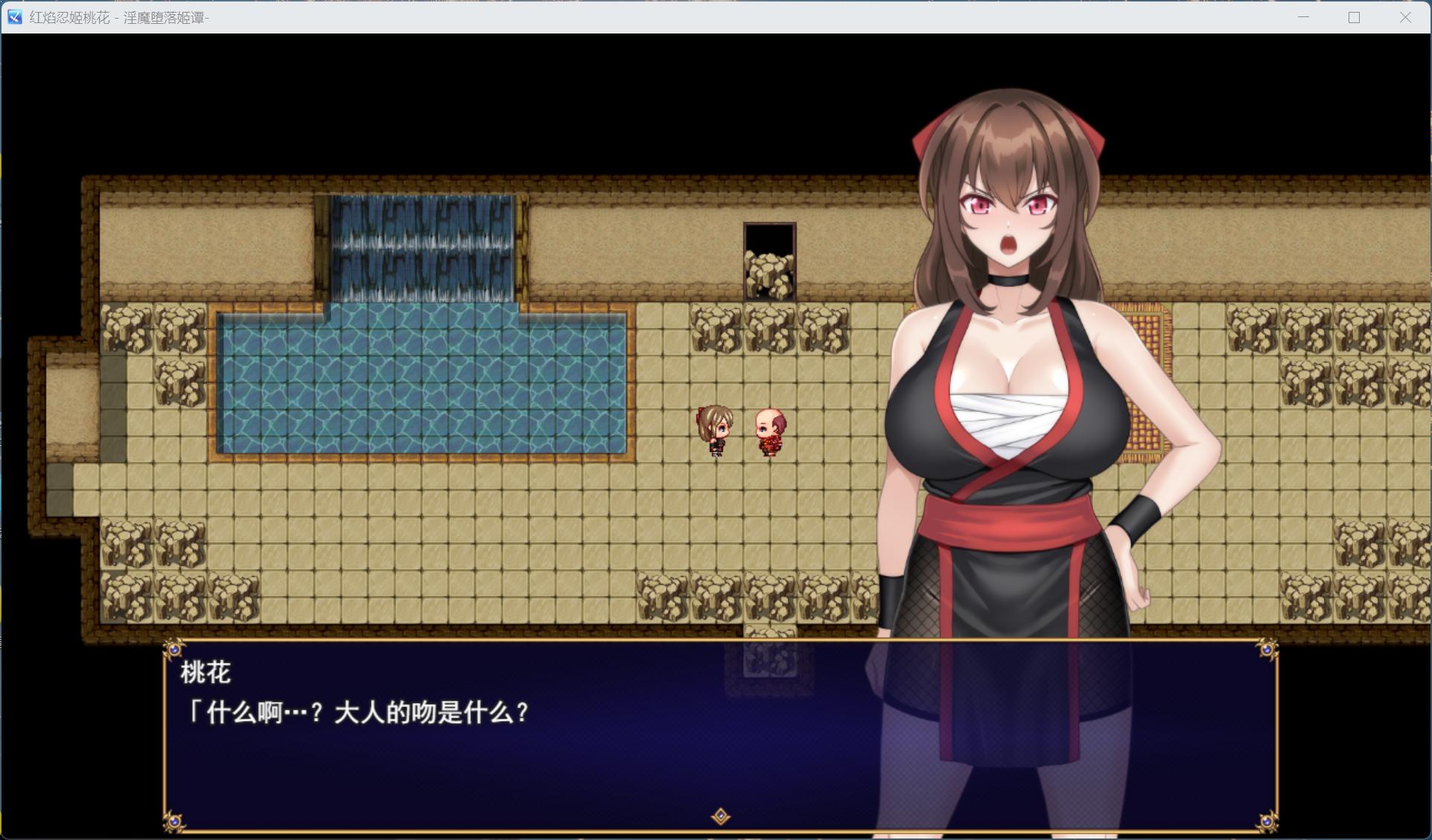Click the game title text in the title bar
The height and width of the screenshot is (840, 1432).
[x=119, y=18]
